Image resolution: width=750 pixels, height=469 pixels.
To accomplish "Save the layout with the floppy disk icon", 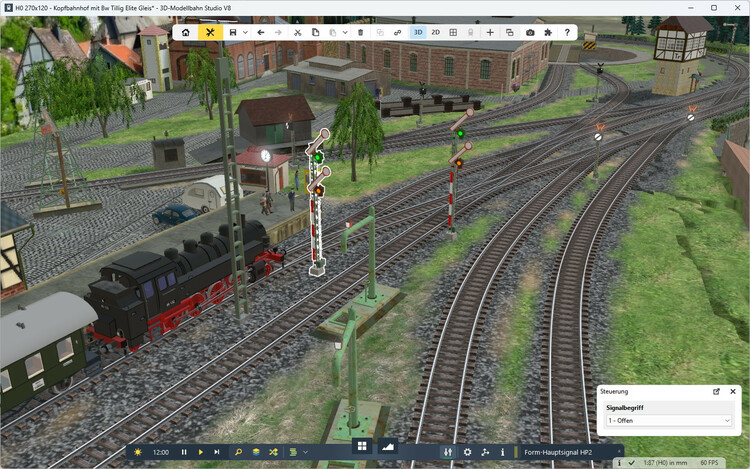I will click(233, 32).
